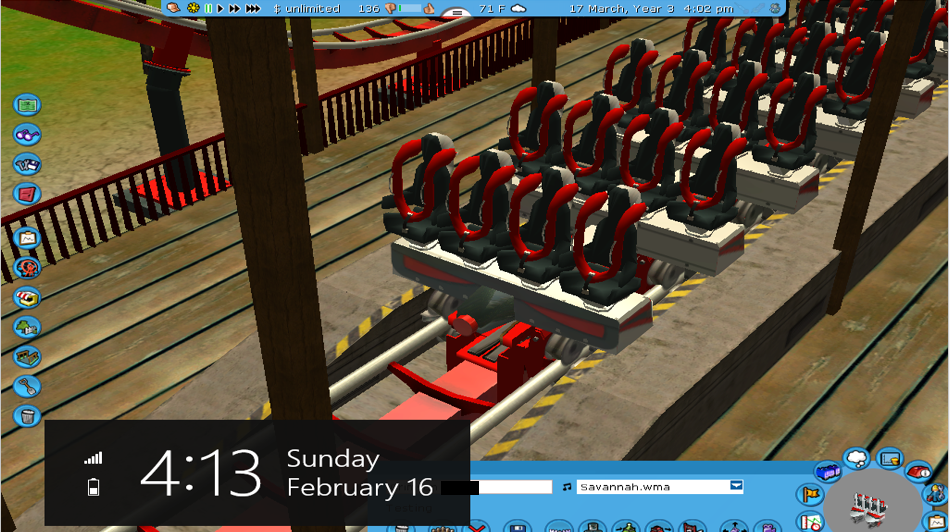
Task: Expand the top bar pull-down handle
Action: point(456,13)
